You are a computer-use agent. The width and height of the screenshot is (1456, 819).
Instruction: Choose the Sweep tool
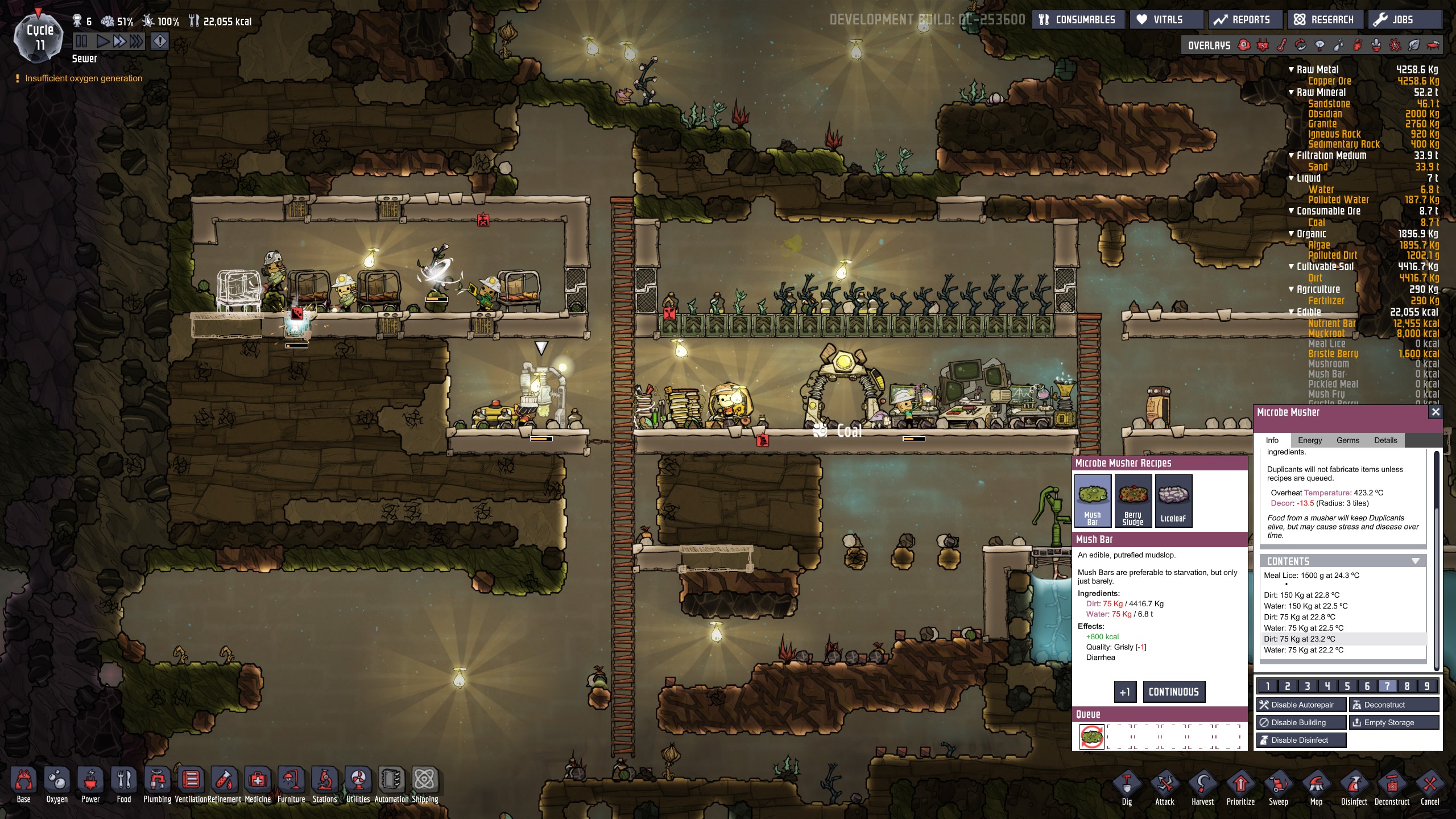coord(1278,789)
